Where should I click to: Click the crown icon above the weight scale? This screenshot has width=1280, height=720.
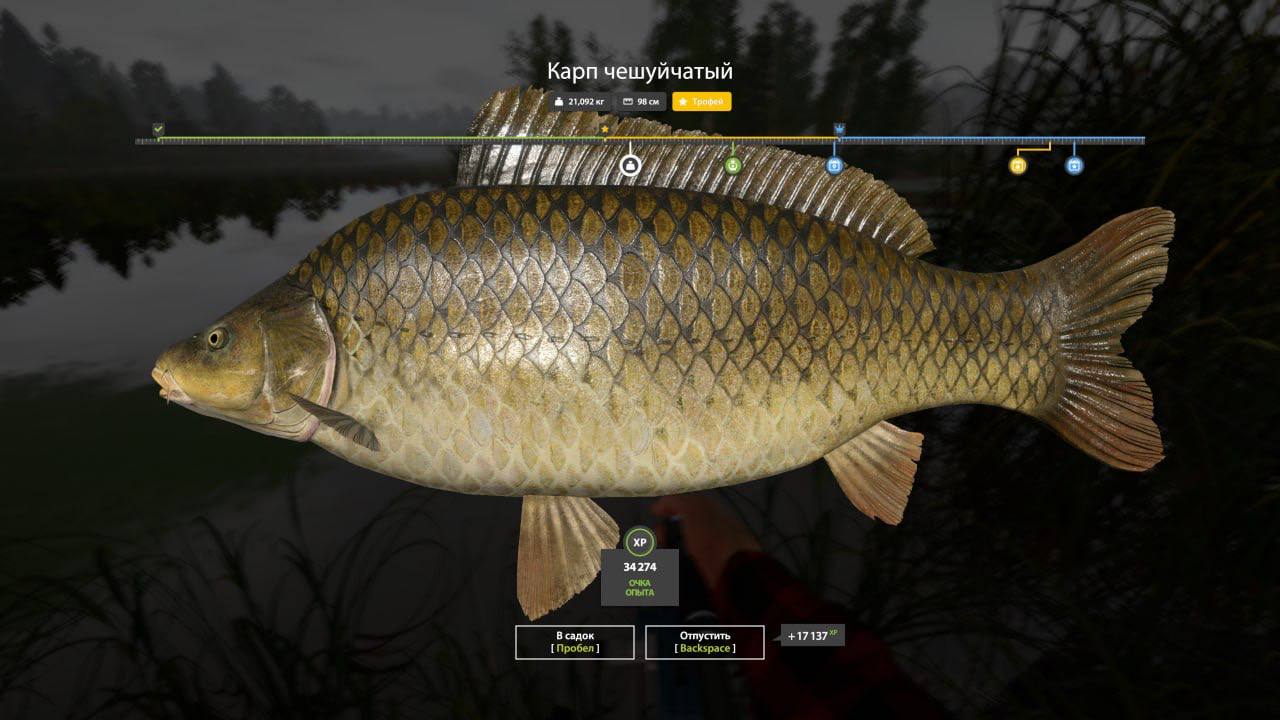(x=838, y=129)
